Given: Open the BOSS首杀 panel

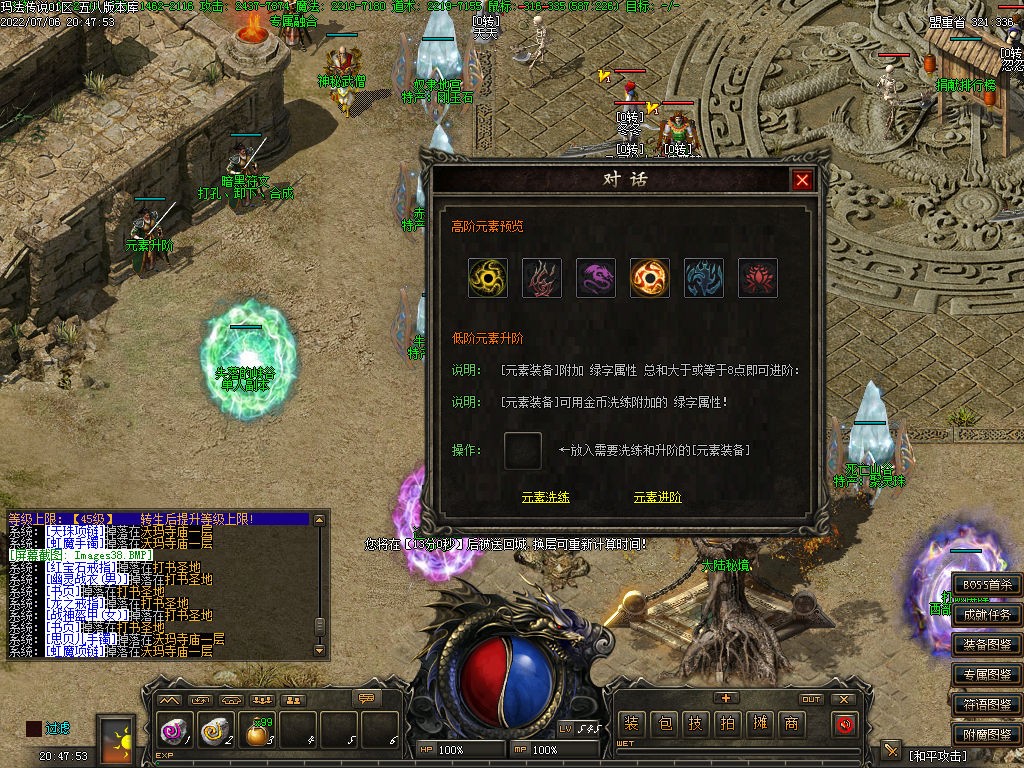Looking at the screenshot, I should point(986,585).
